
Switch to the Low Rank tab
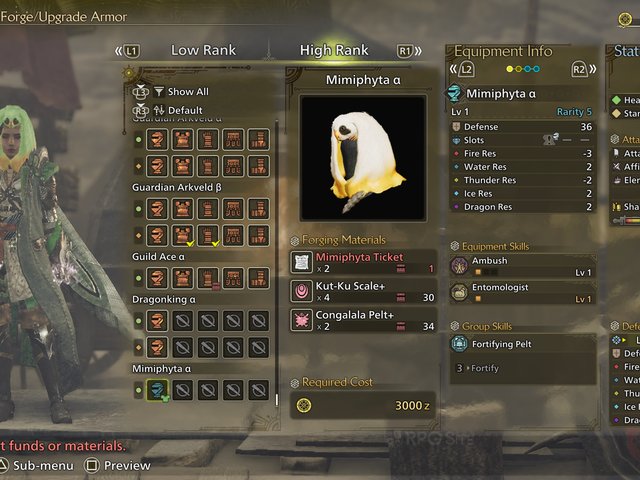pyautogui.click(x=203, y=50)
